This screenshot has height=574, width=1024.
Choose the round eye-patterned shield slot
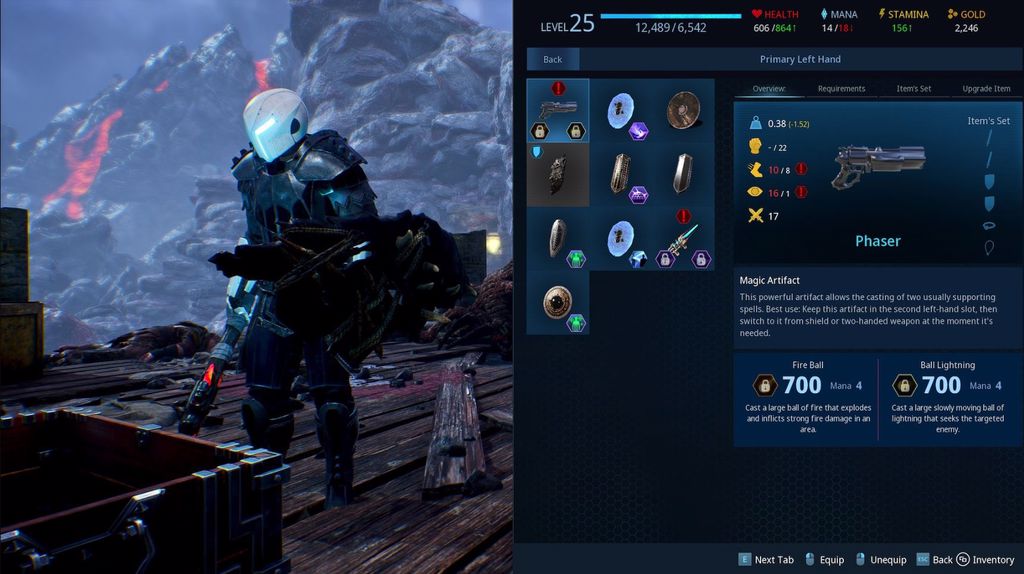click(558, 302)
